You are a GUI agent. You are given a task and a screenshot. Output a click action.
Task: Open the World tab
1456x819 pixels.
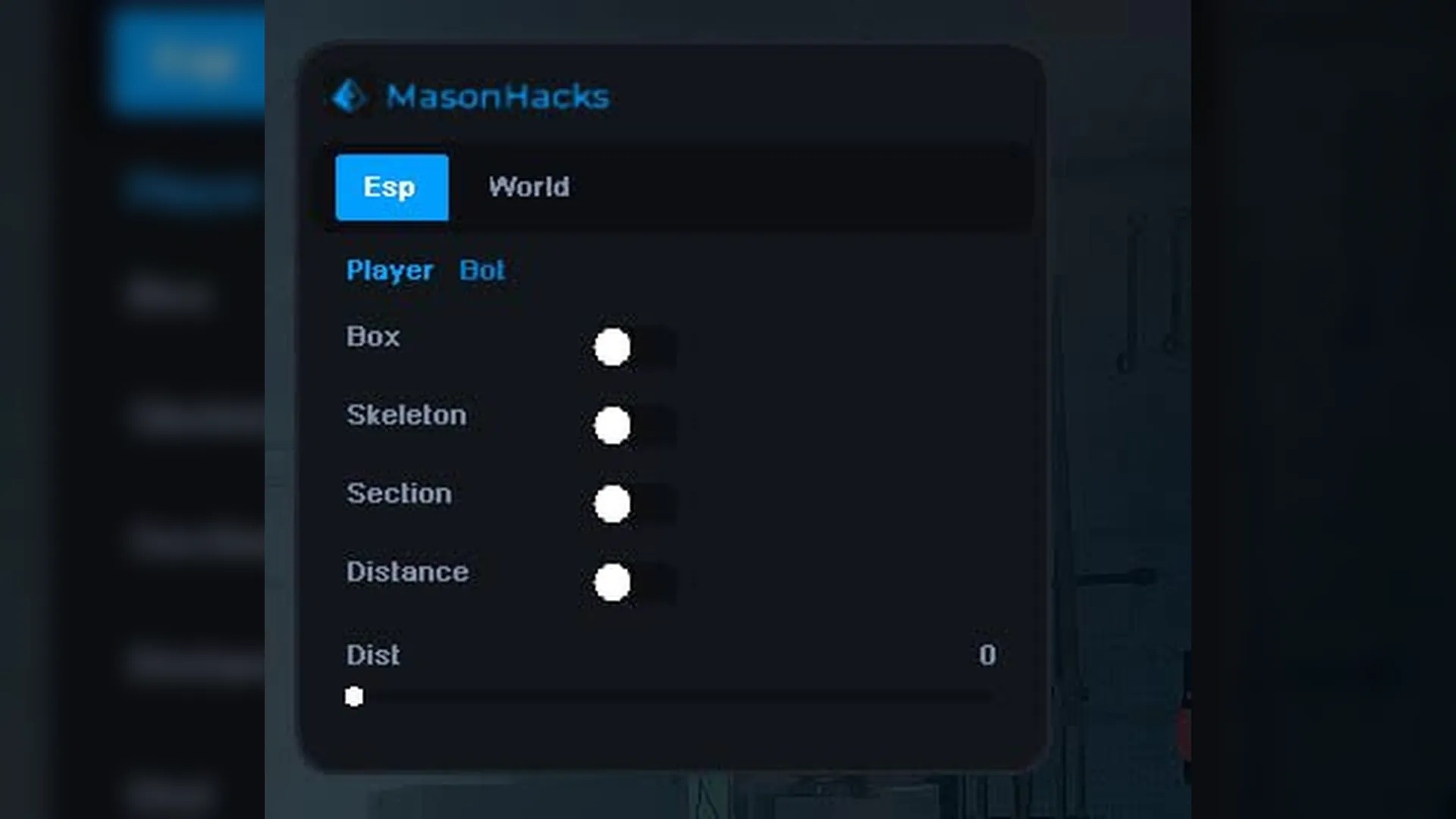529,187
